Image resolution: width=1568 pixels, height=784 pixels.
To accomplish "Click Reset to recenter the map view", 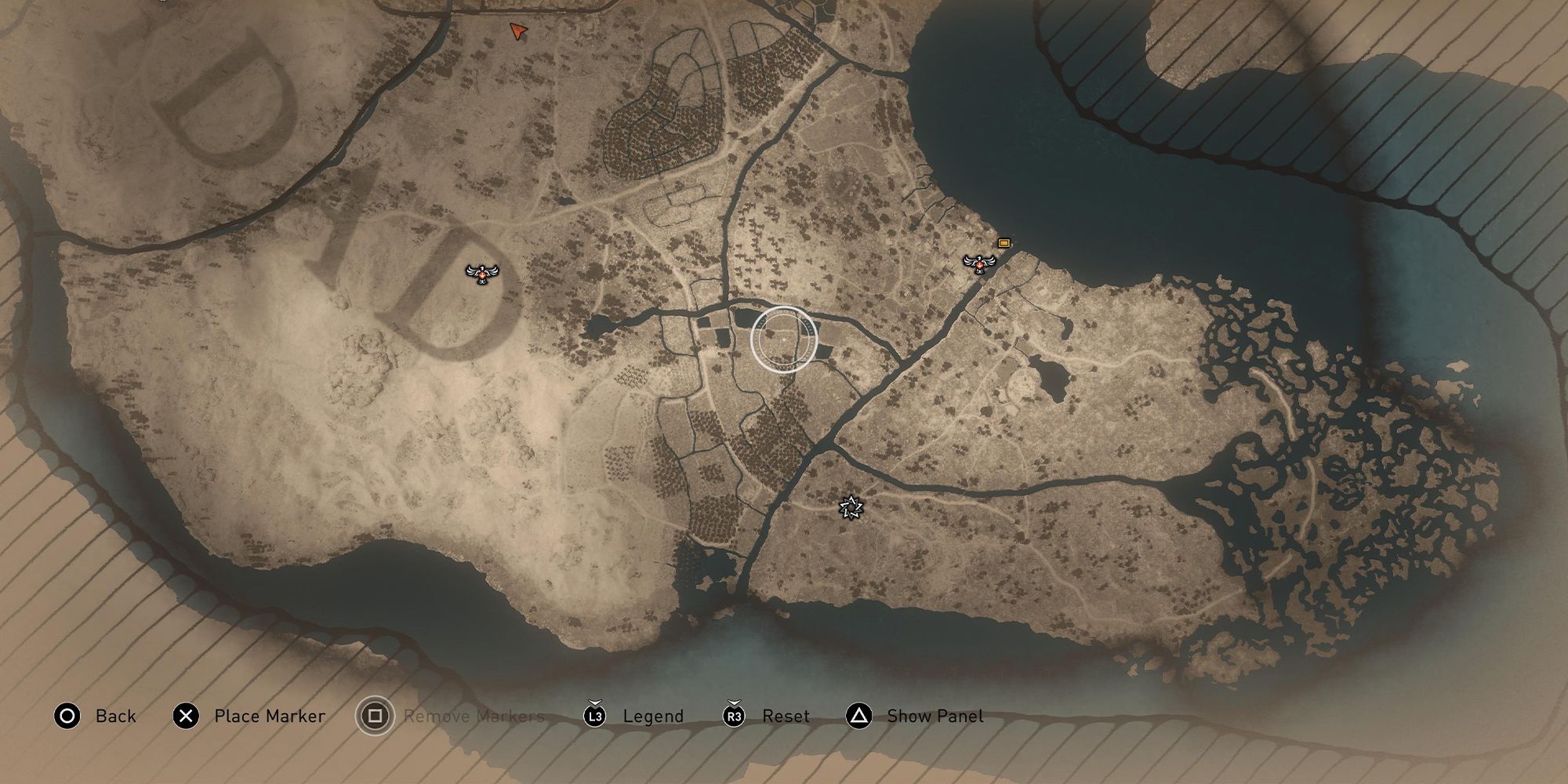I will (x=786, y=716).
